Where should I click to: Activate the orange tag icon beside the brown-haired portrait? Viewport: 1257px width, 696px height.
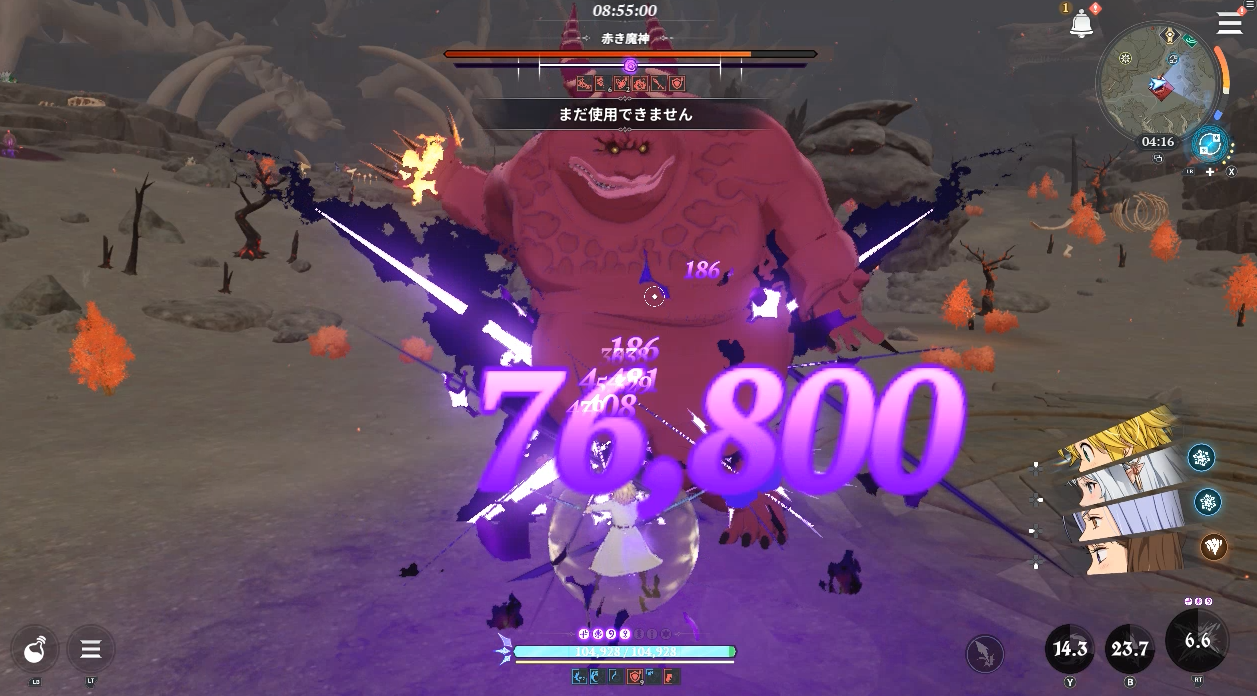(1213, 546)
